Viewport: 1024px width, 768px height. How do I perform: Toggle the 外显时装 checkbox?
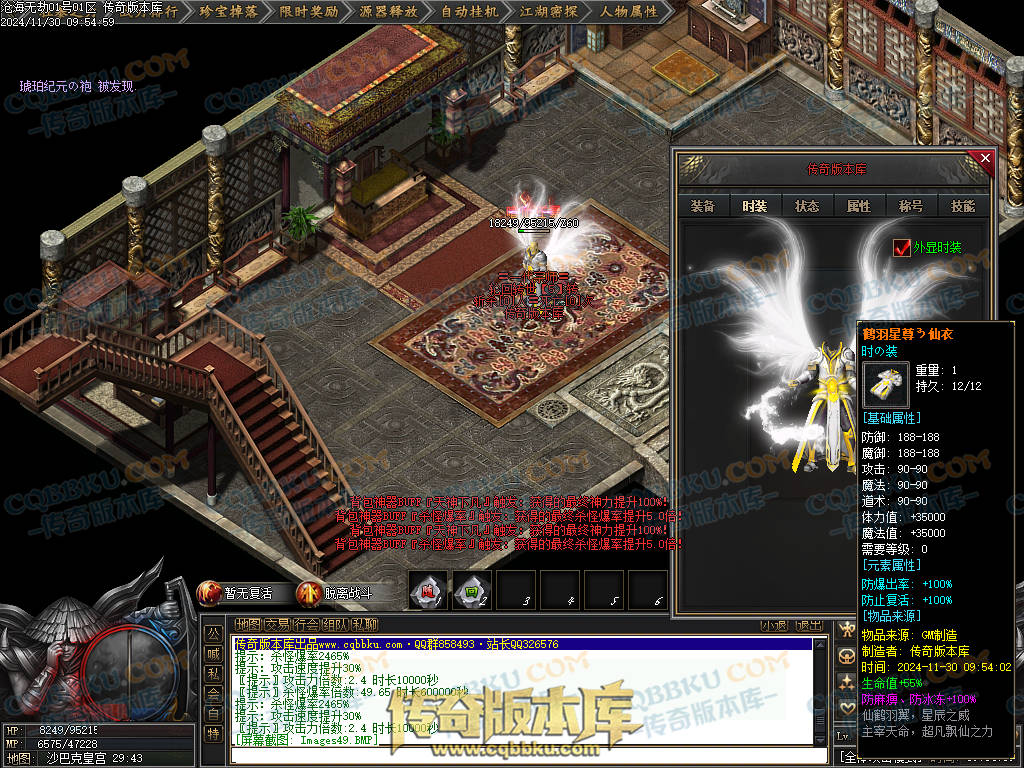coord(902,247)
